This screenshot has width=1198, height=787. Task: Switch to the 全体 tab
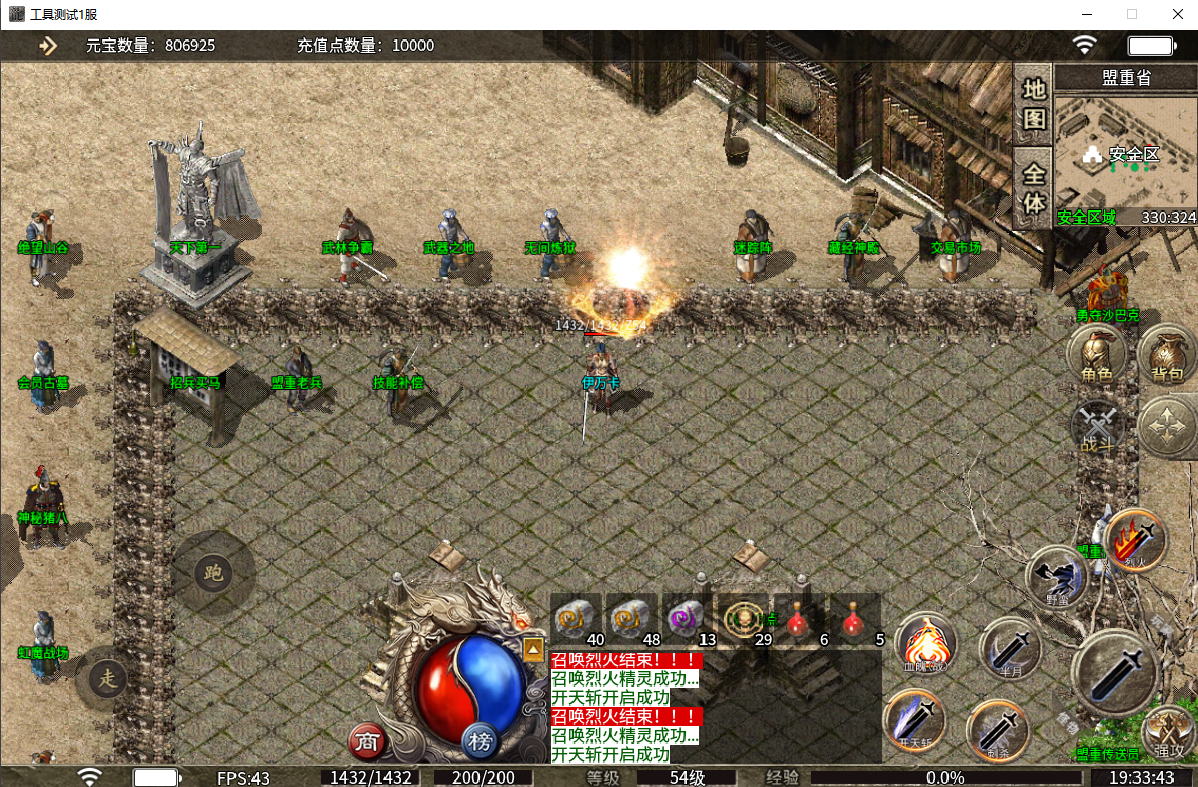click(x=1033, y=188)
